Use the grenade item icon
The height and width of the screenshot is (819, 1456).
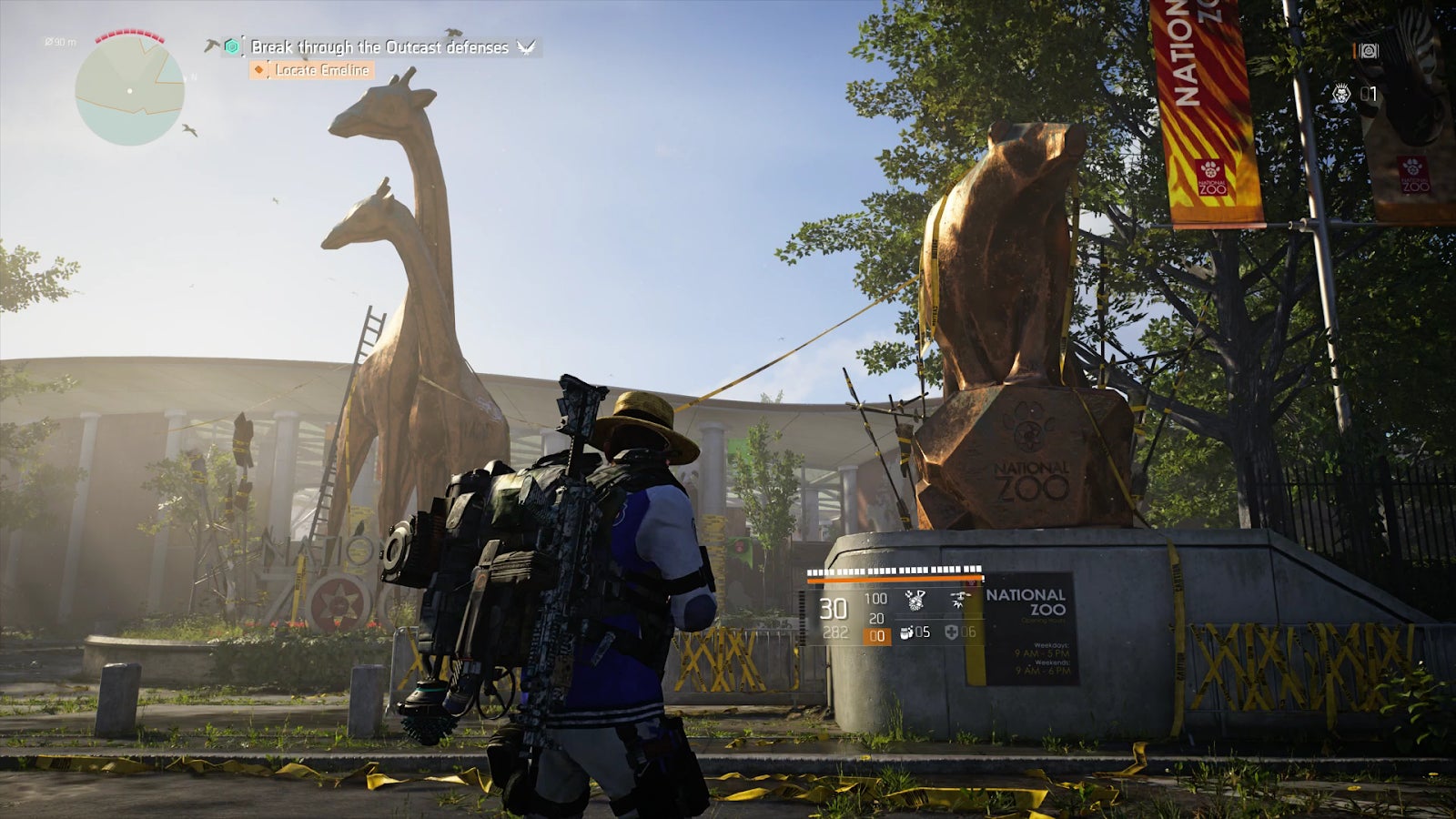[907, 632]
